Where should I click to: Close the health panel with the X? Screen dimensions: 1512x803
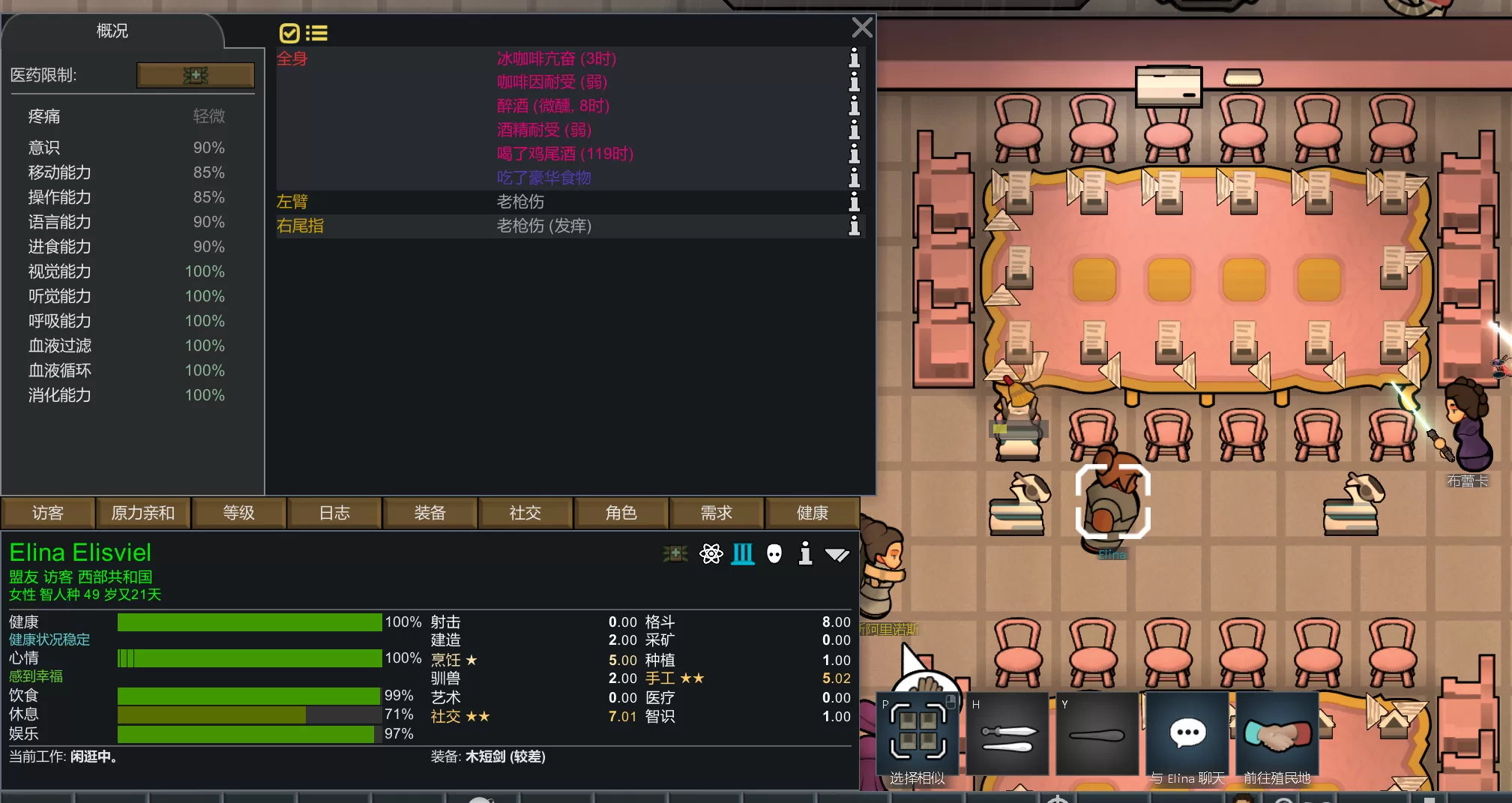(862, 28)
